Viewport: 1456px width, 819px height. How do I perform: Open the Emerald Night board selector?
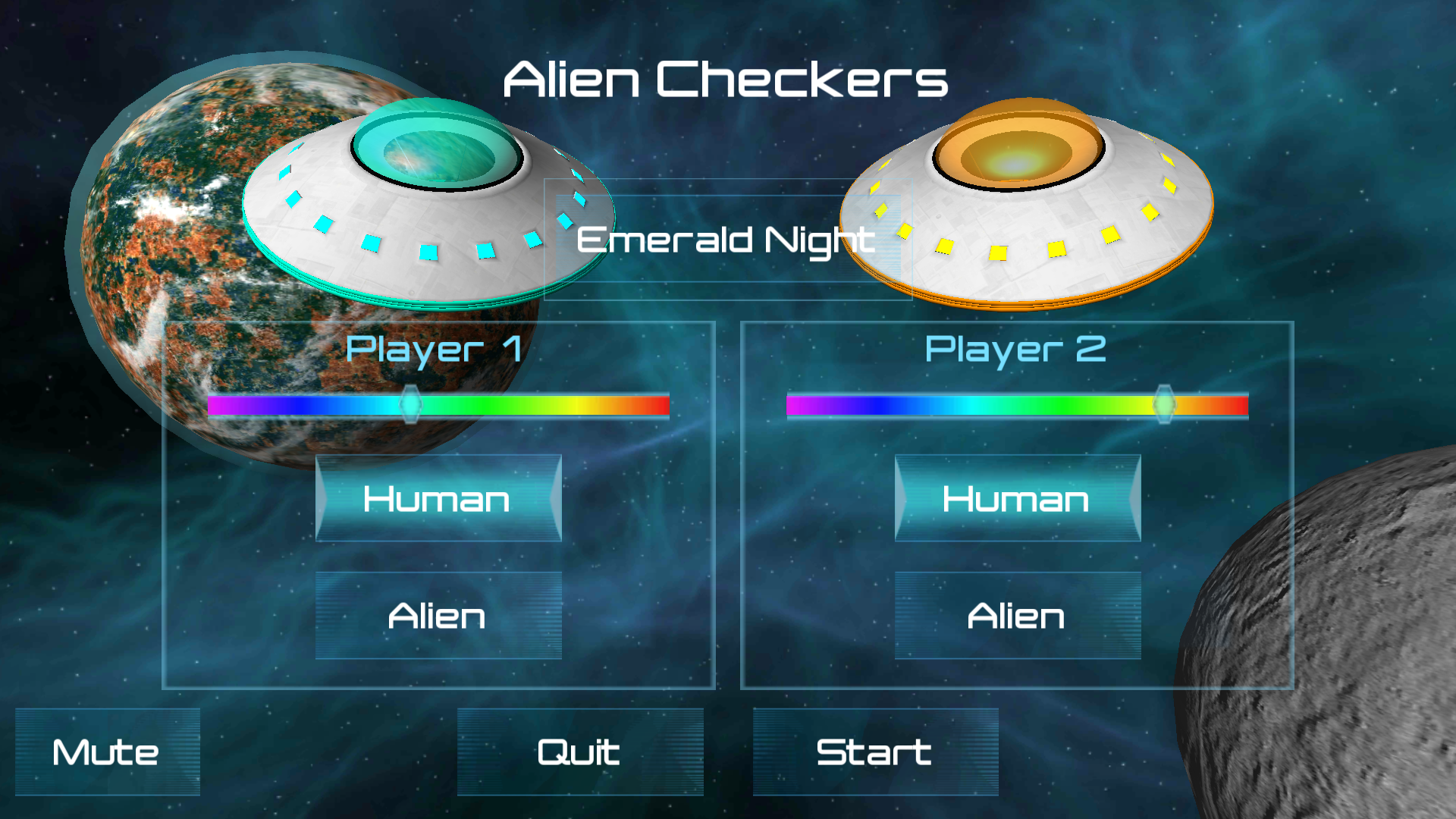point(726,241)
